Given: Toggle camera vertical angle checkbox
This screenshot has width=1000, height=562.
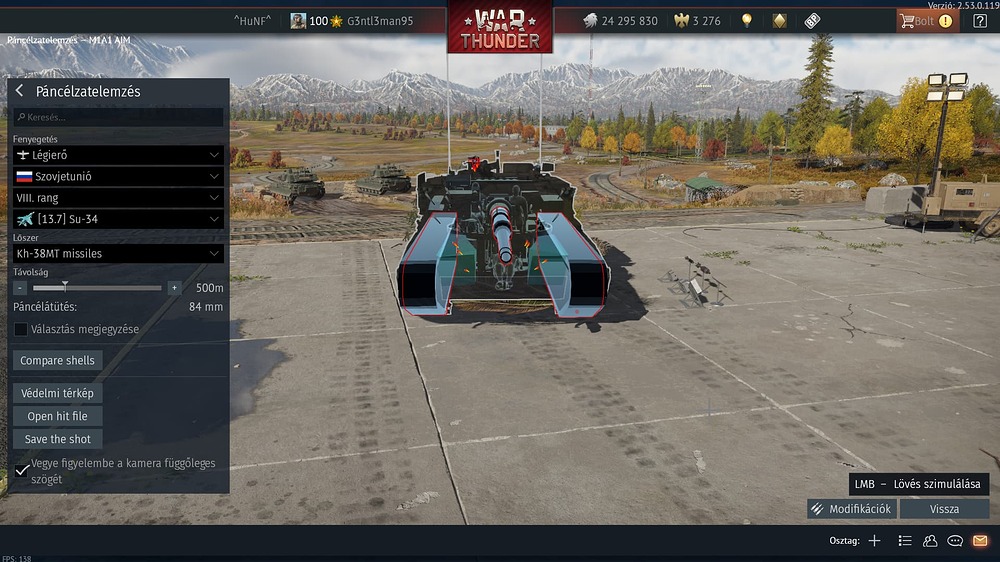Looking at the screenshot, I should pos(22,470).
